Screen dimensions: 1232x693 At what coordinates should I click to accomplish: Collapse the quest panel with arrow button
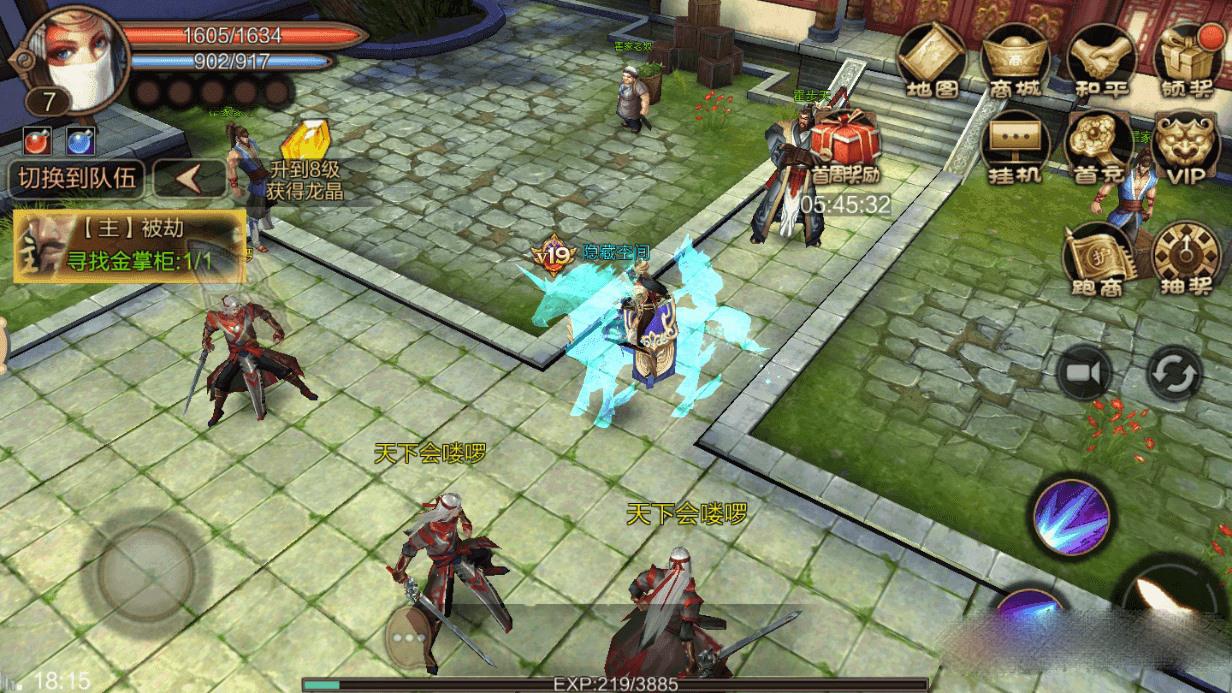coord(190,179)
